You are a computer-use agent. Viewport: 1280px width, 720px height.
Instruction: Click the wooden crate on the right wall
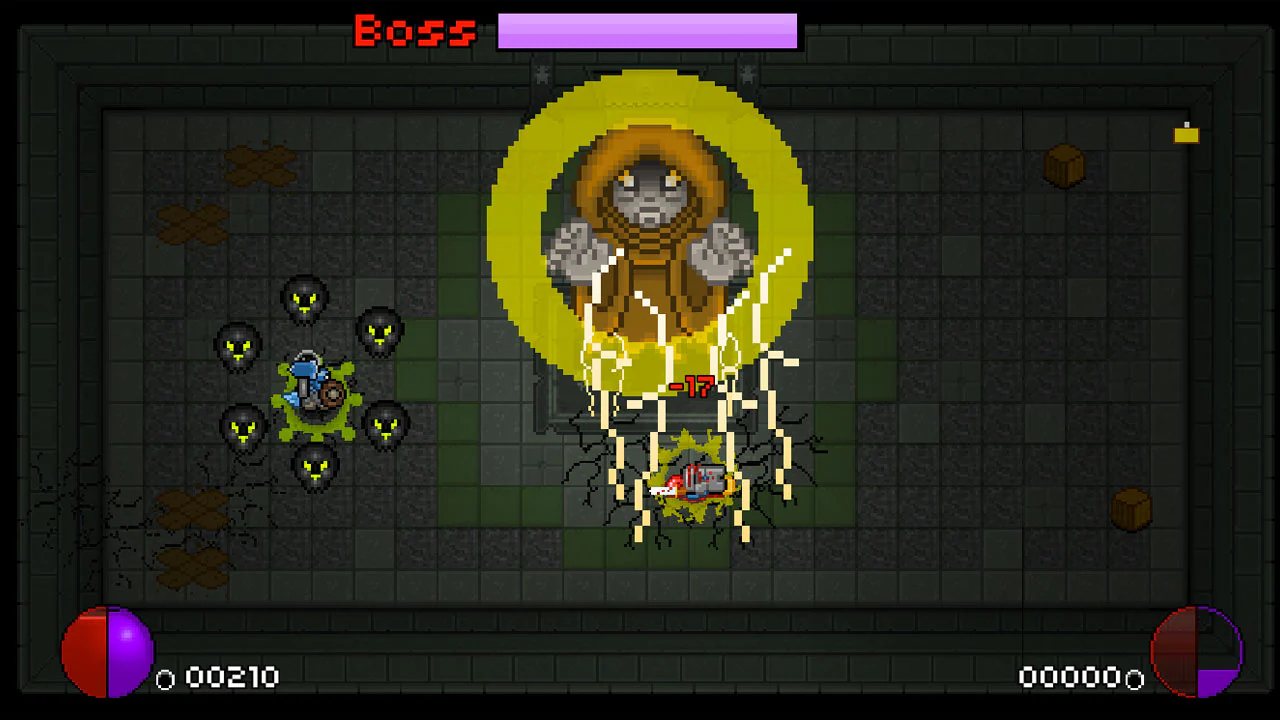click(1063, 166)
